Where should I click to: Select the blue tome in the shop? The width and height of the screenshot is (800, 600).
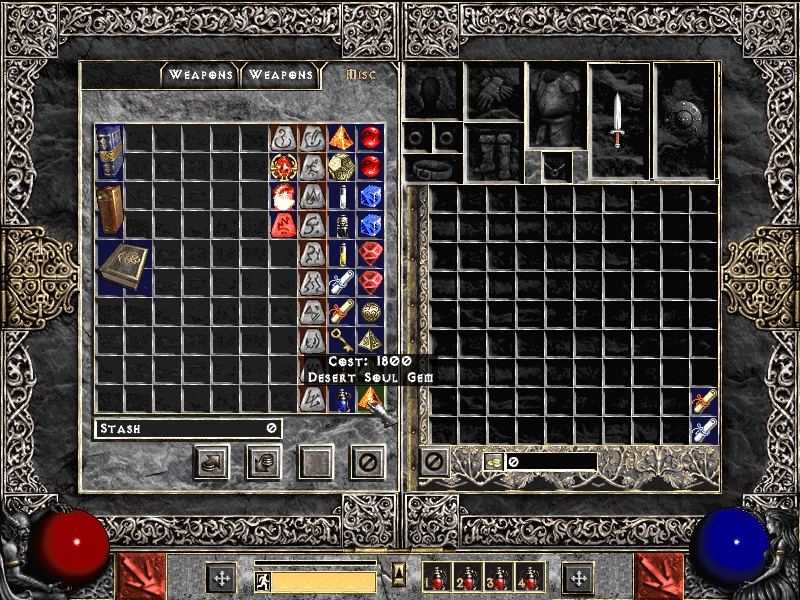click(x=109, y=152)
